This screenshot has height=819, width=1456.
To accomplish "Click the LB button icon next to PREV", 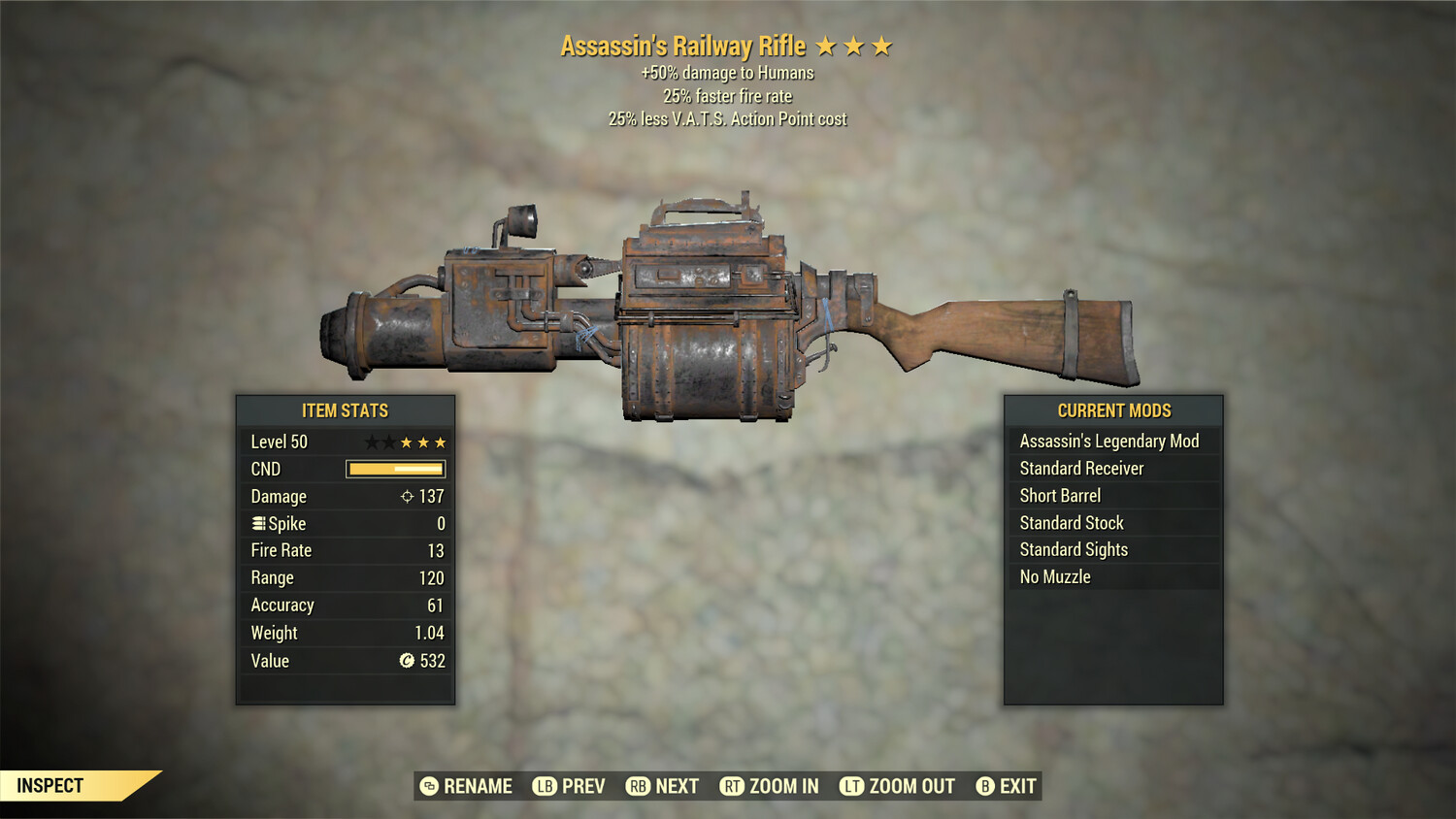I will coord(546,786).
